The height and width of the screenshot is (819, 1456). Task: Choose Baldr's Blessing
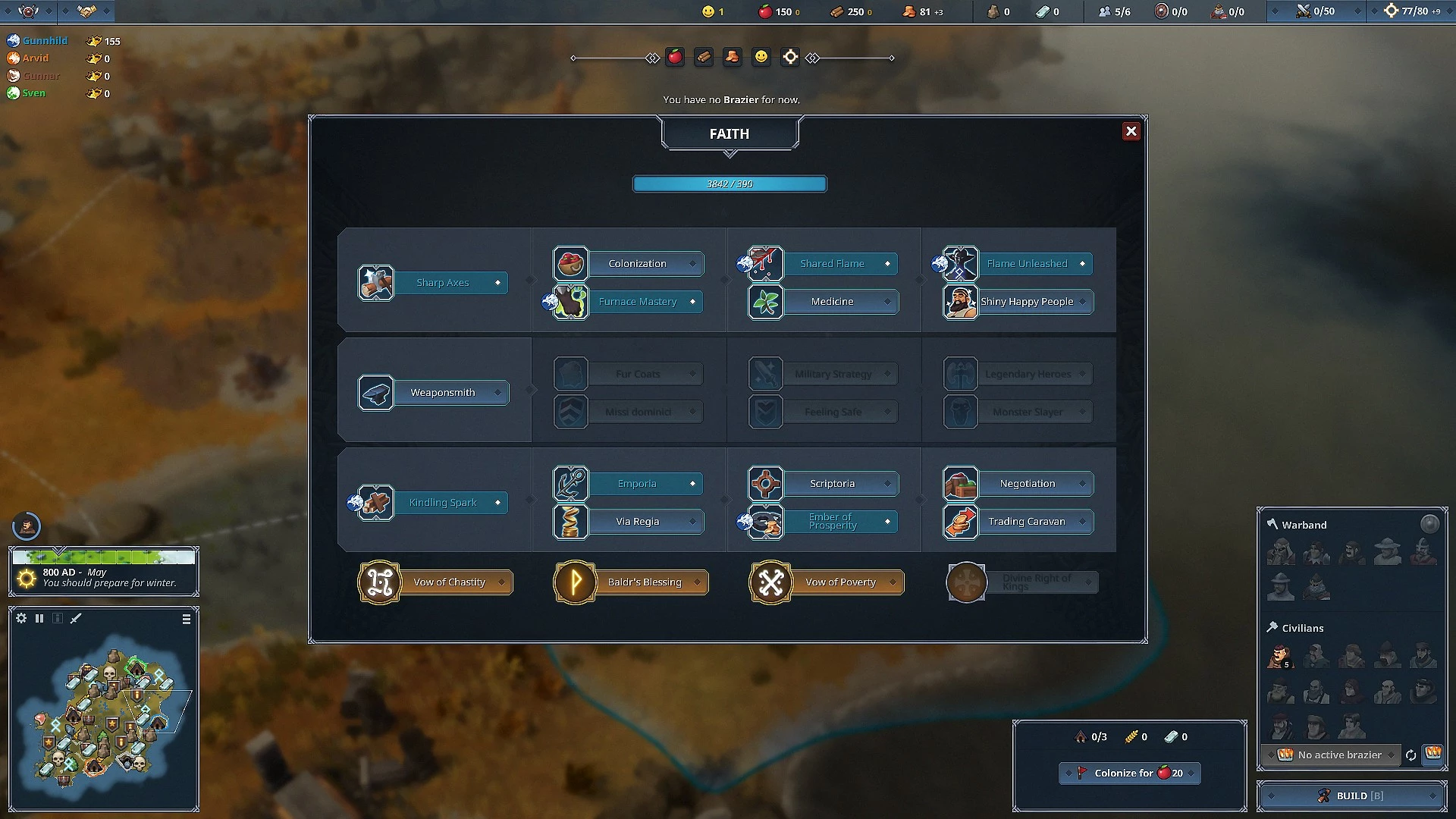(644, 582)
